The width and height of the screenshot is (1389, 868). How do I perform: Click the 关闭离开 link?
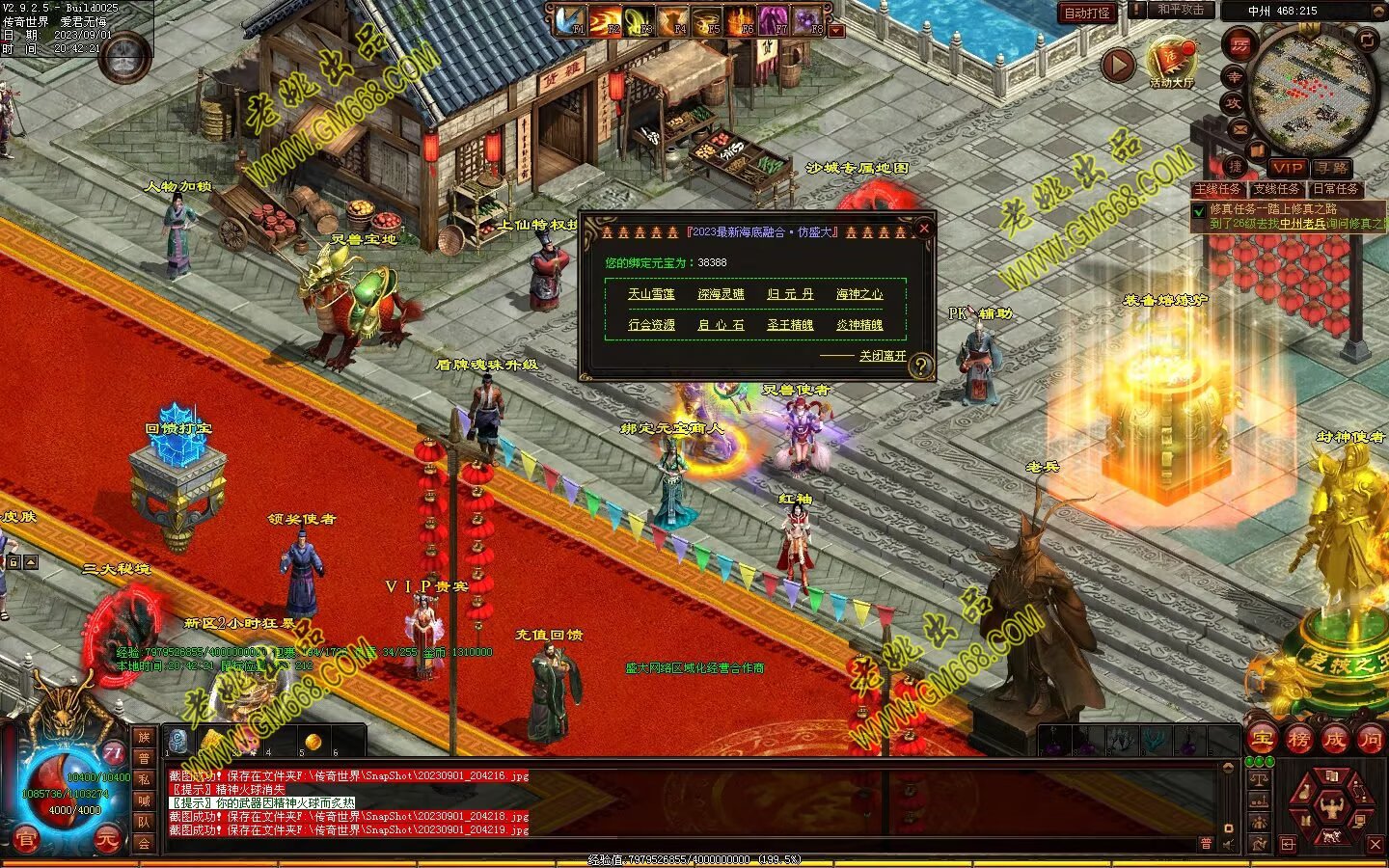(x=883, y=356)
